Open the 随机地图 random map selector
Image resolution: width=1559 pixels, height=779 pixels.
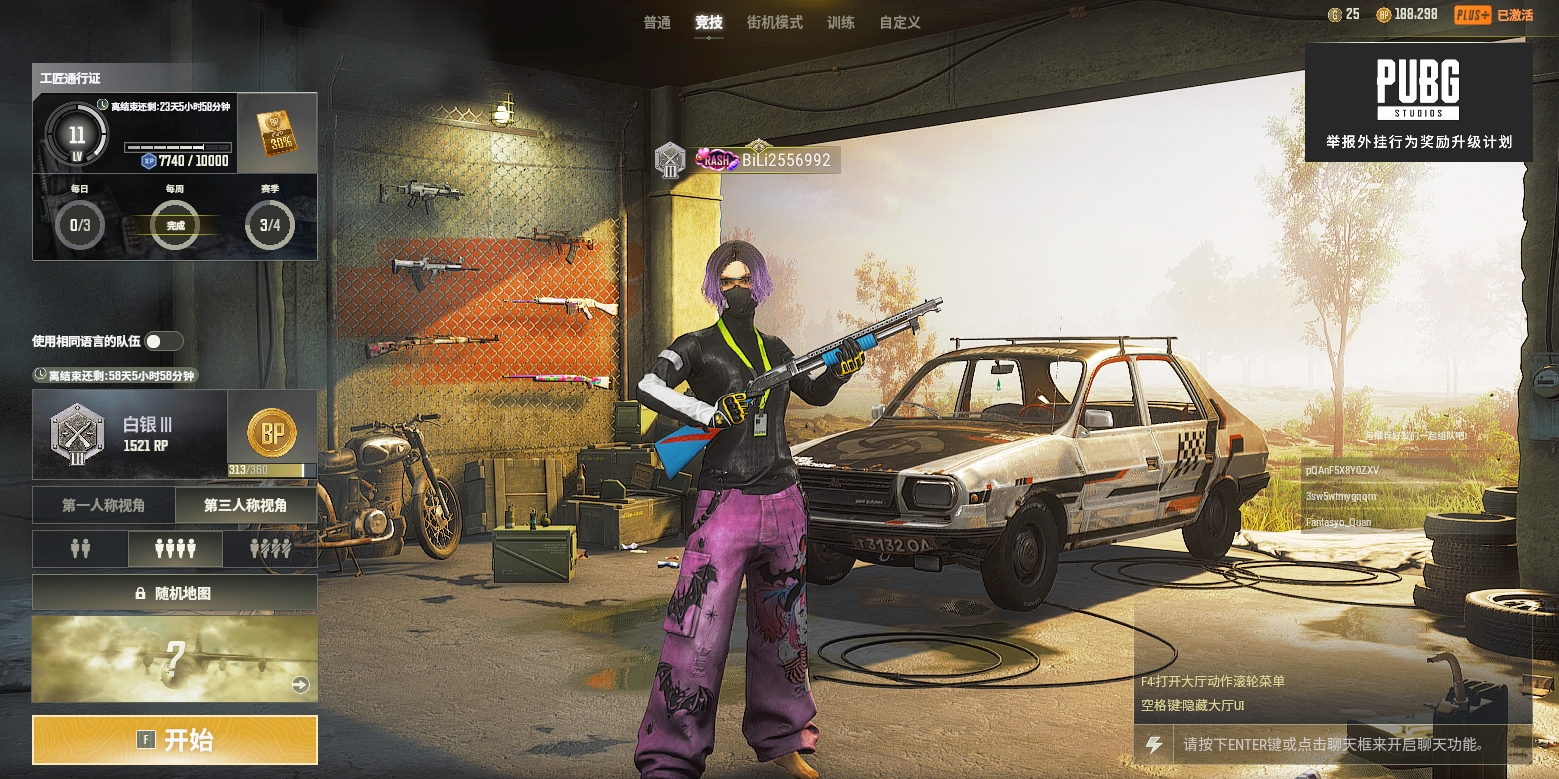point(175,593)
